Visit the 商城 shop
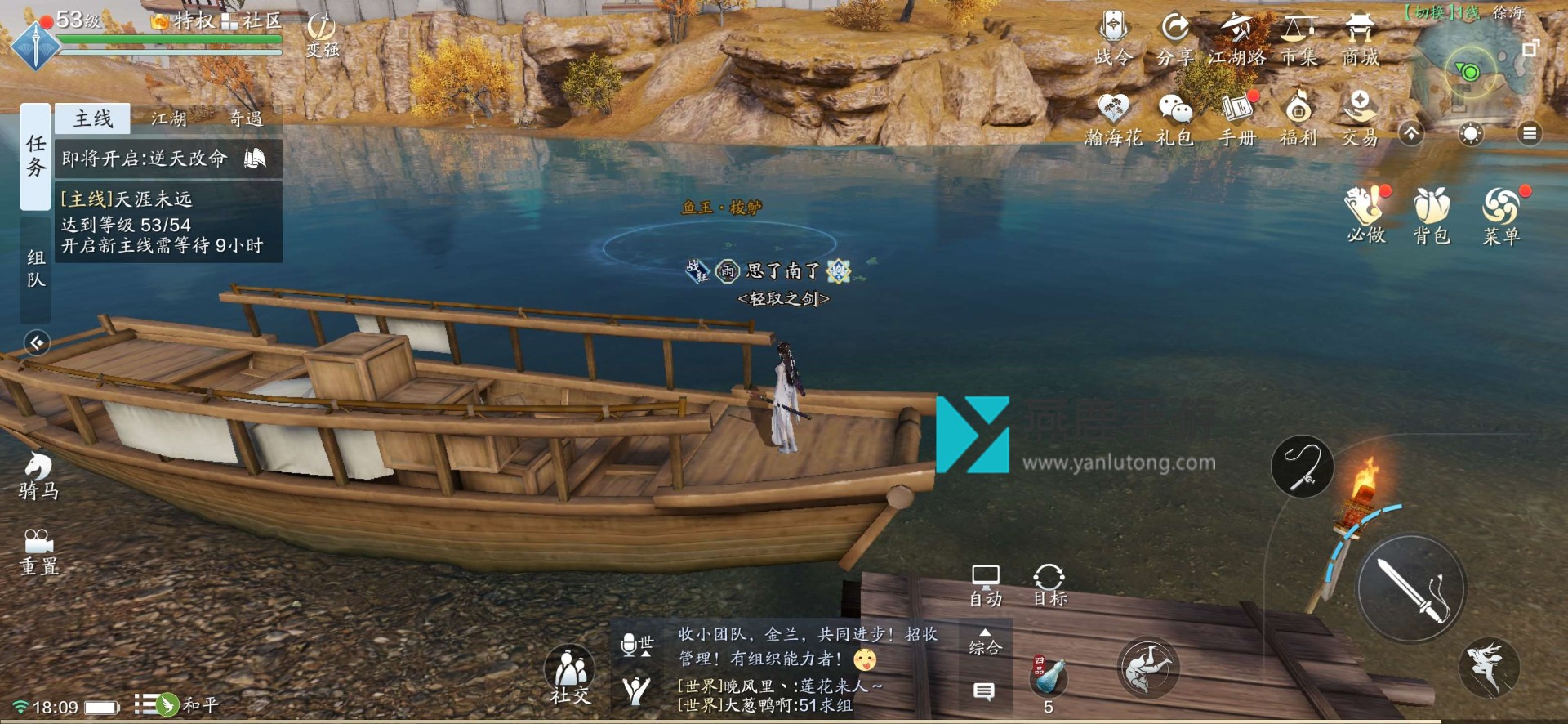Image resolution: width=1568 pixels, height=724 pixels. pos(1360,38)
